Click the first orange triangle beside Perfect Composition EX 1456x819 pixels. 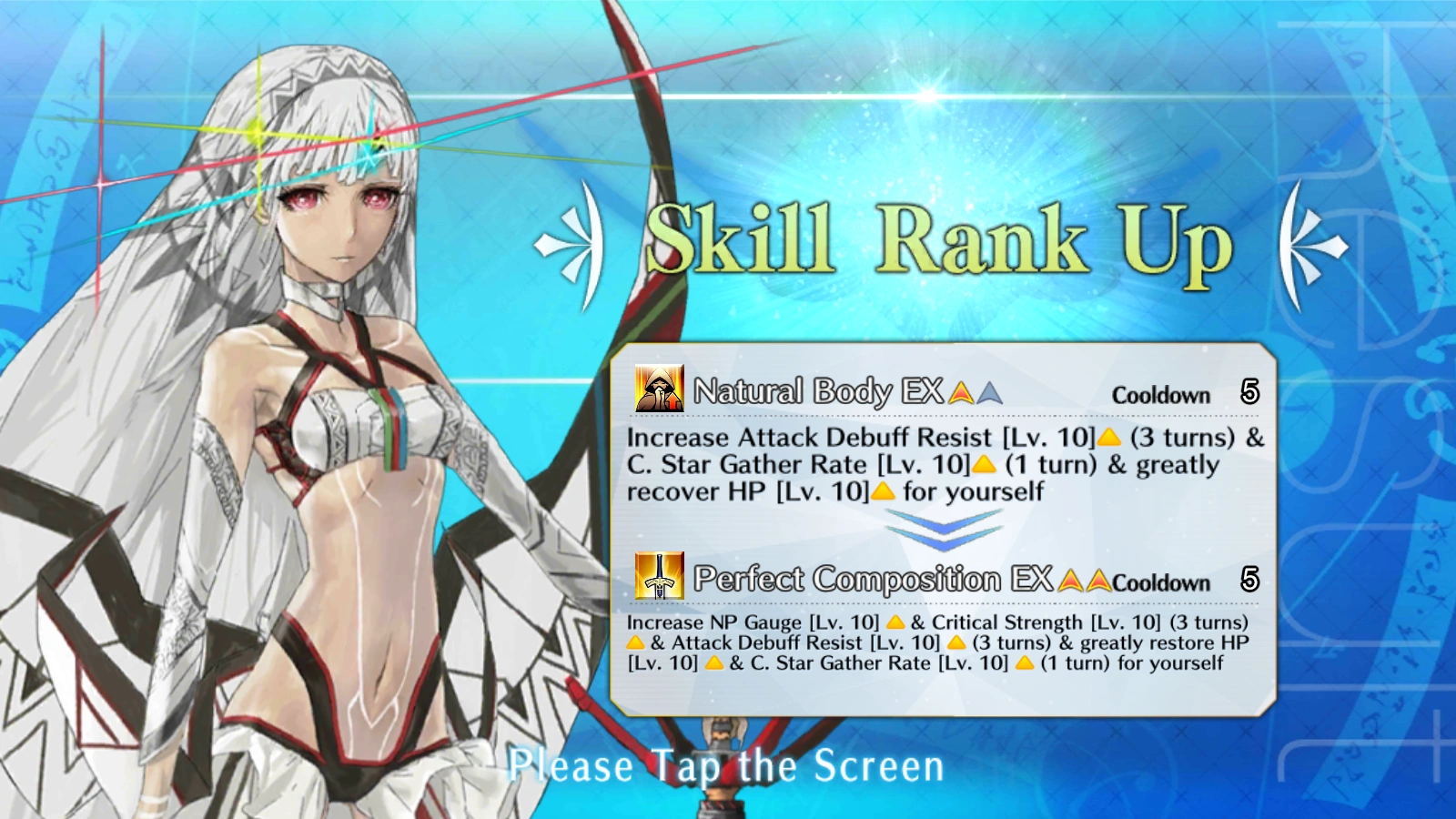point(1067,582)
